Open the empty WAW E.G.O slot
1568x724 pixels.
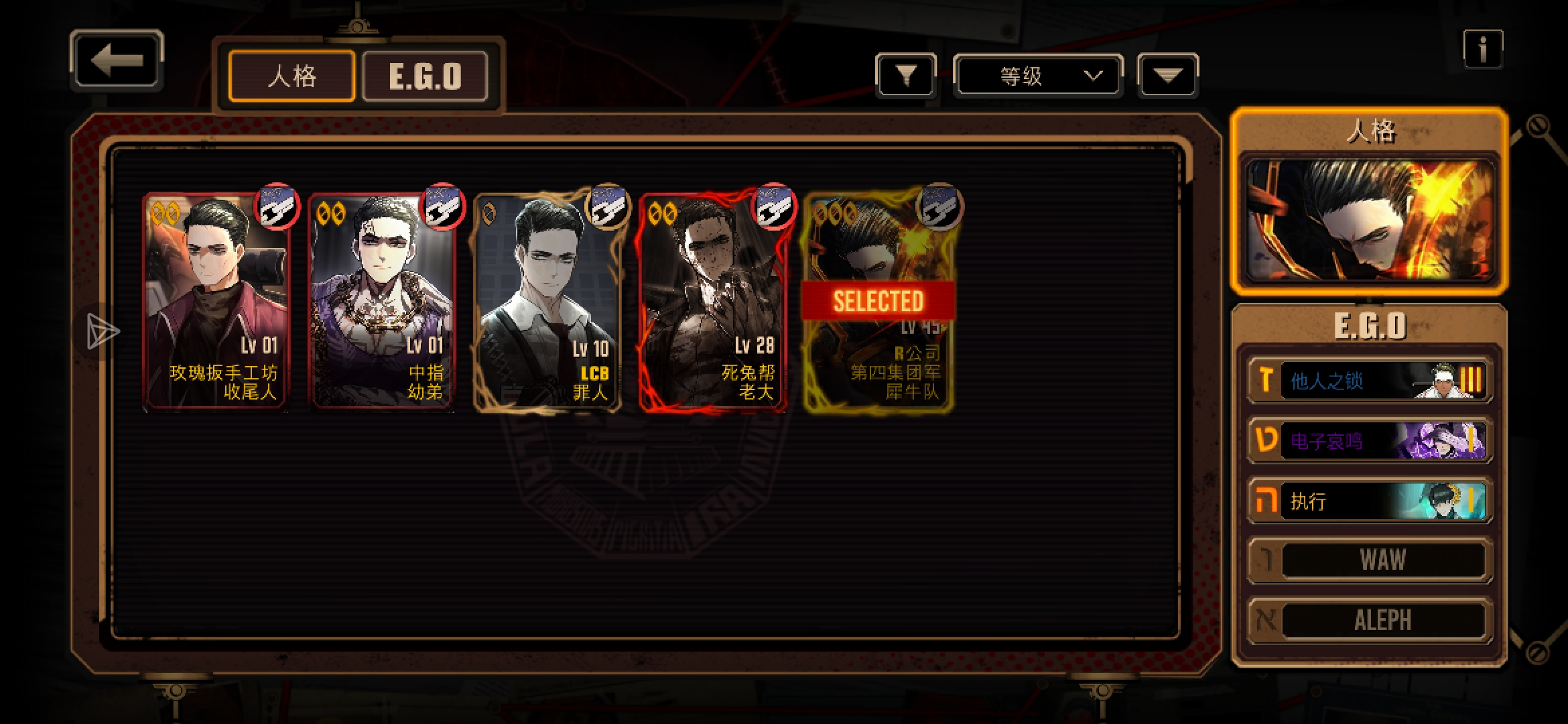tap(1370, 560)
